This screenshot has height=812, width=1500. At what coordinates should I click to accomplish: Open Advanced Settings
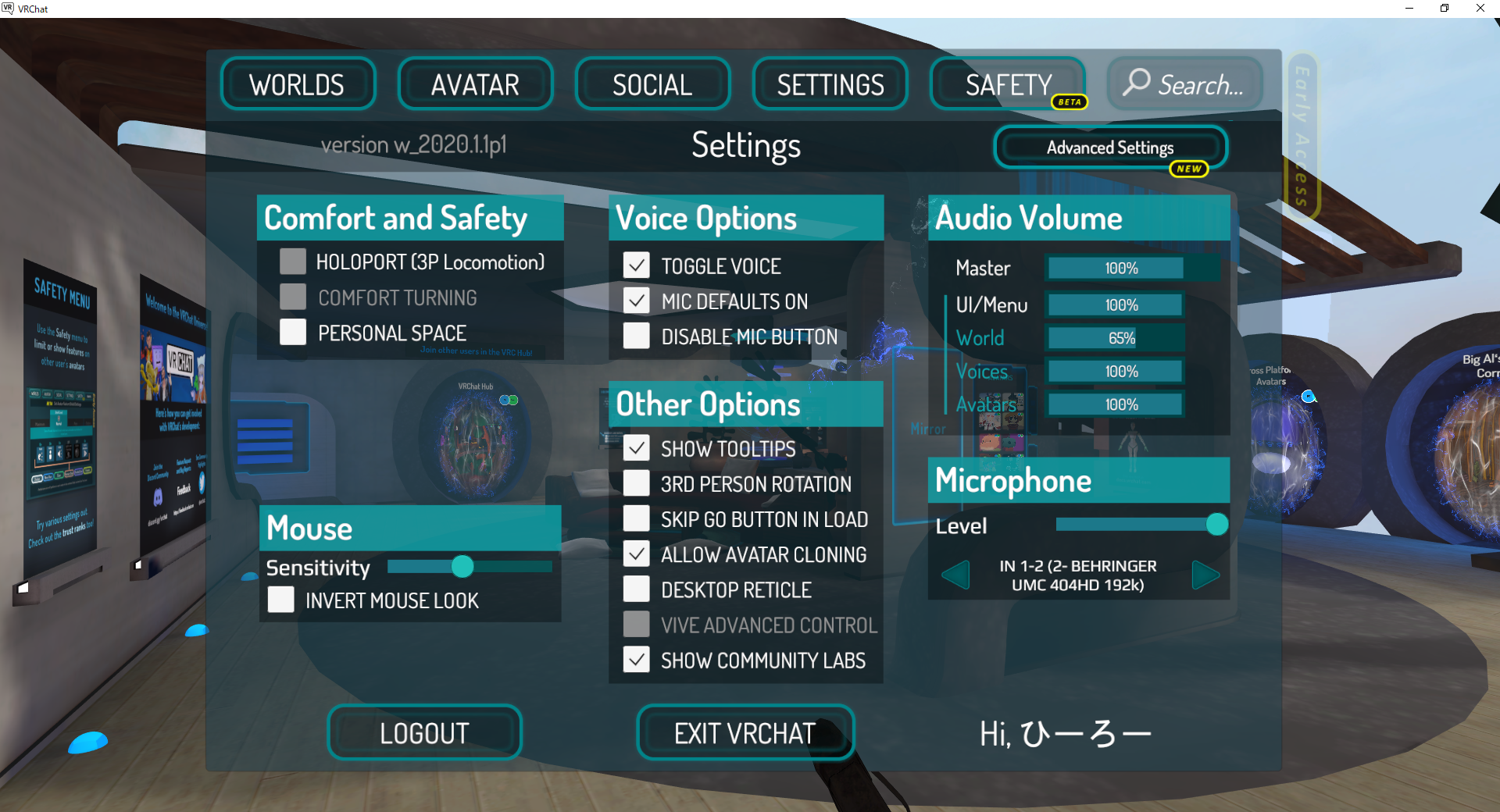tap(1110, 147)
